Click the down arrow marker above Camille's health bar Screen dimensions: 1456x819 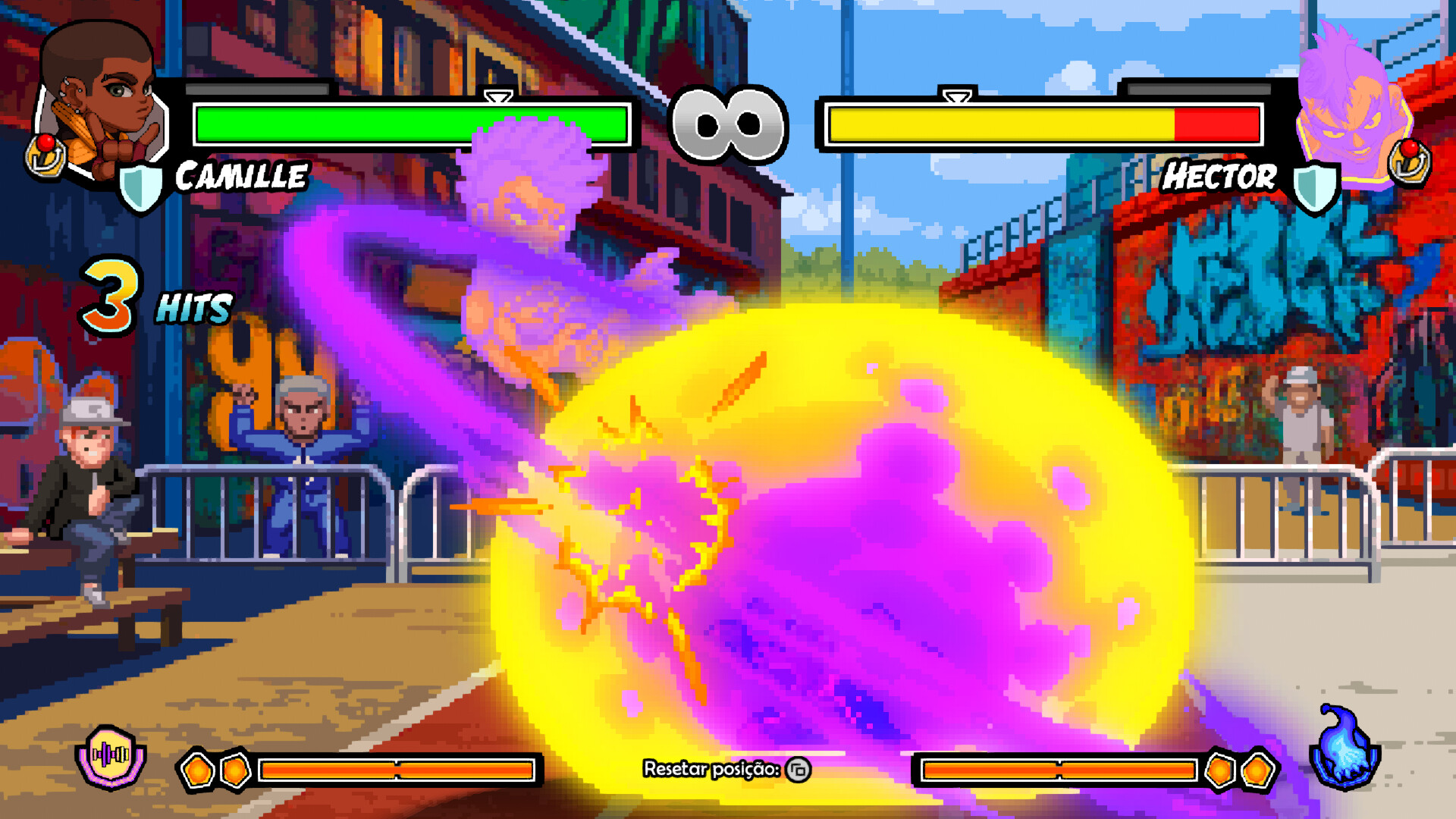click(498, 97)
